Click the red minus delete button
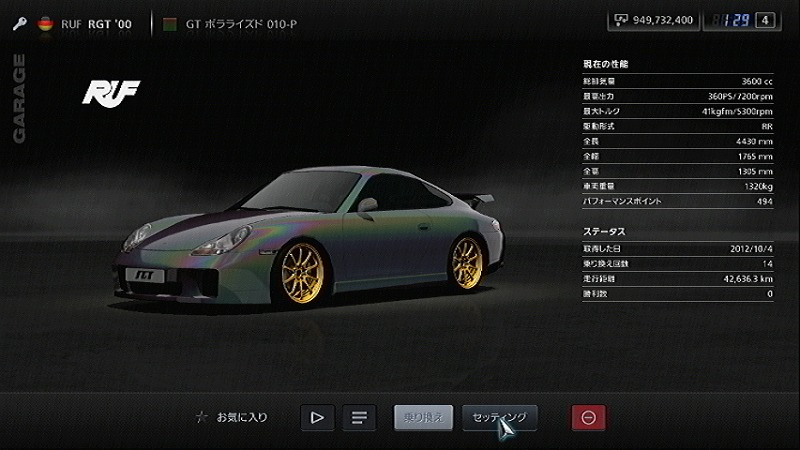The height and width of the screenshot is (450, 800). point(588,417)
